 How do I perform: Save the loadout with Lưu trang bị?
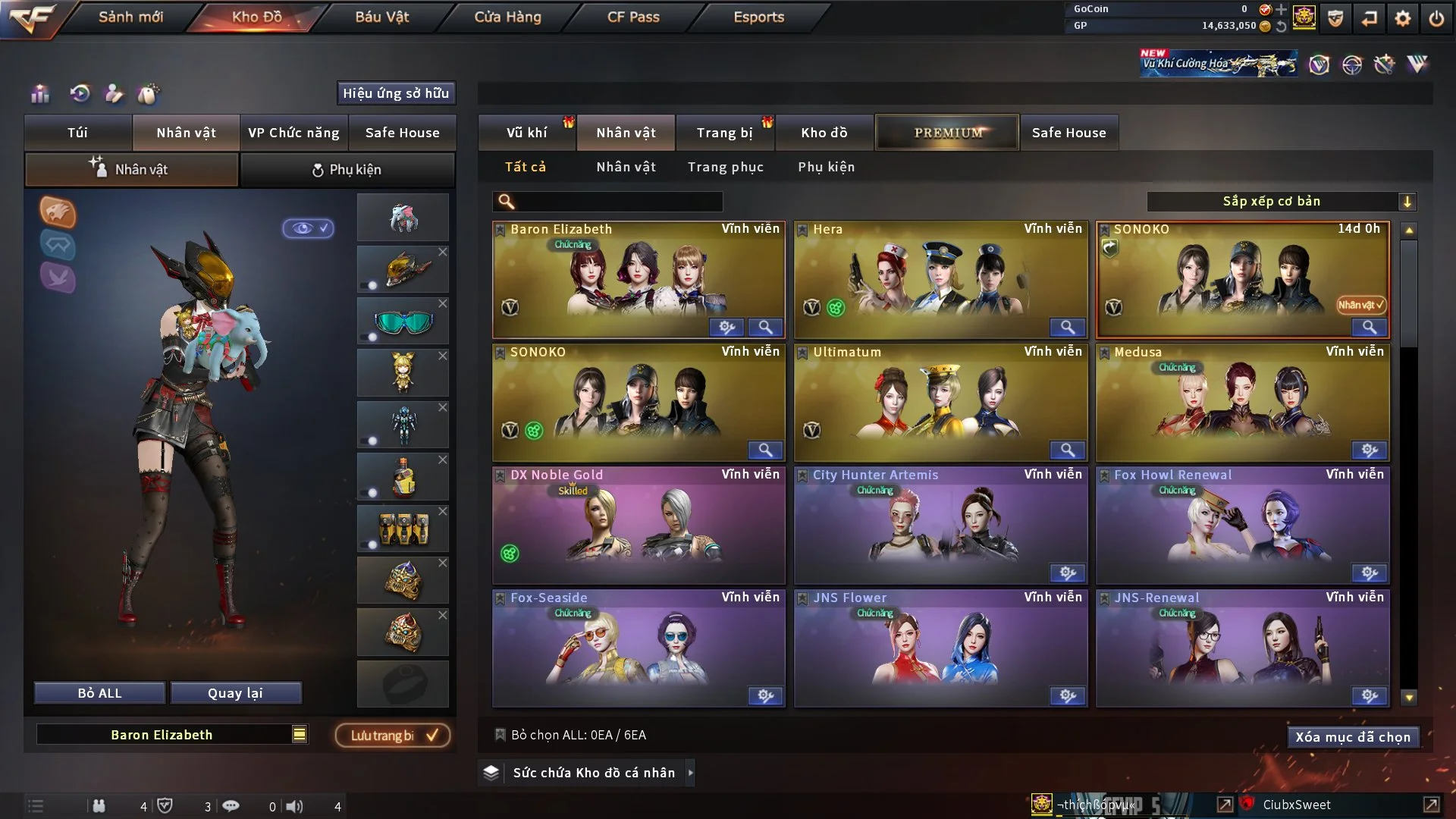click(393, 736)
